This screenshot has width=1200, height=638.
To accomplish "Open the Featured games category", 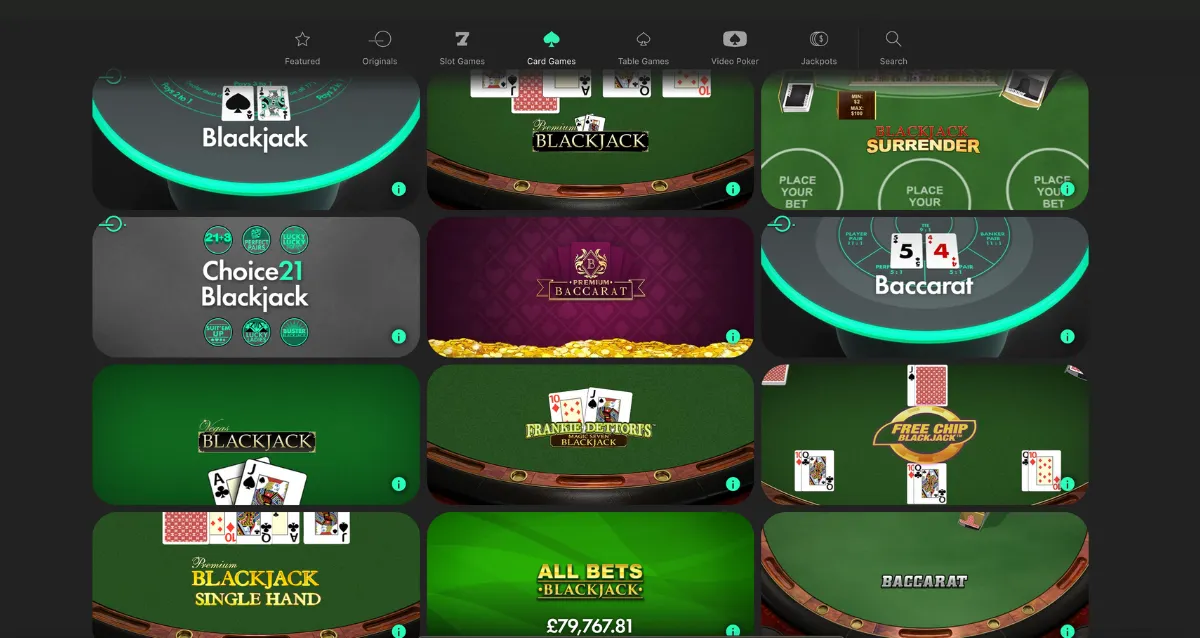I will [x=302, y=47].
